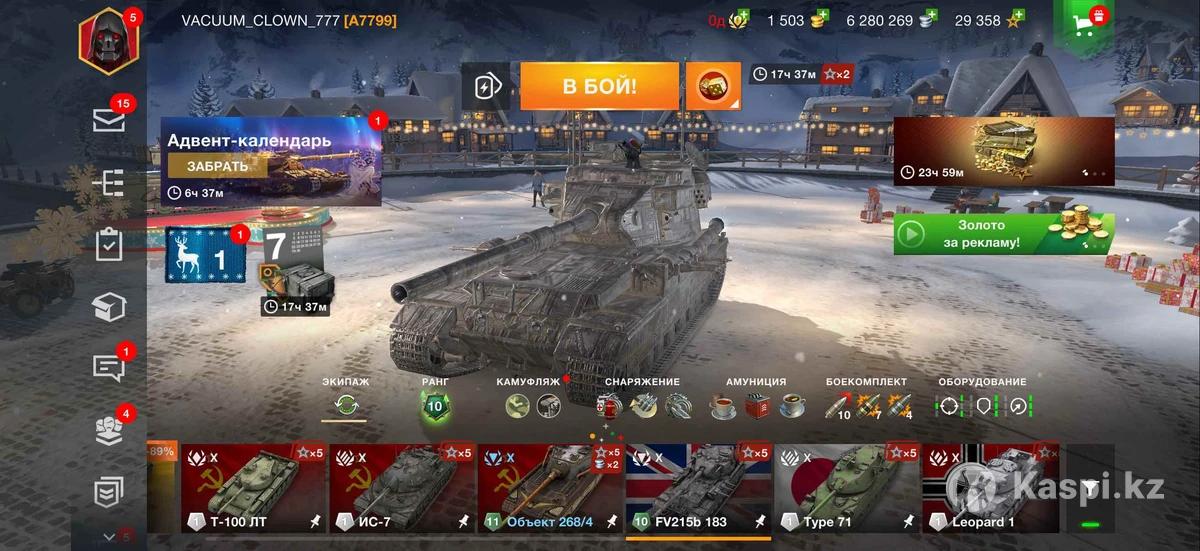1200x551 pixels.
Task: Open the Оборудование equipment slots
Action: tap(983, 405)
